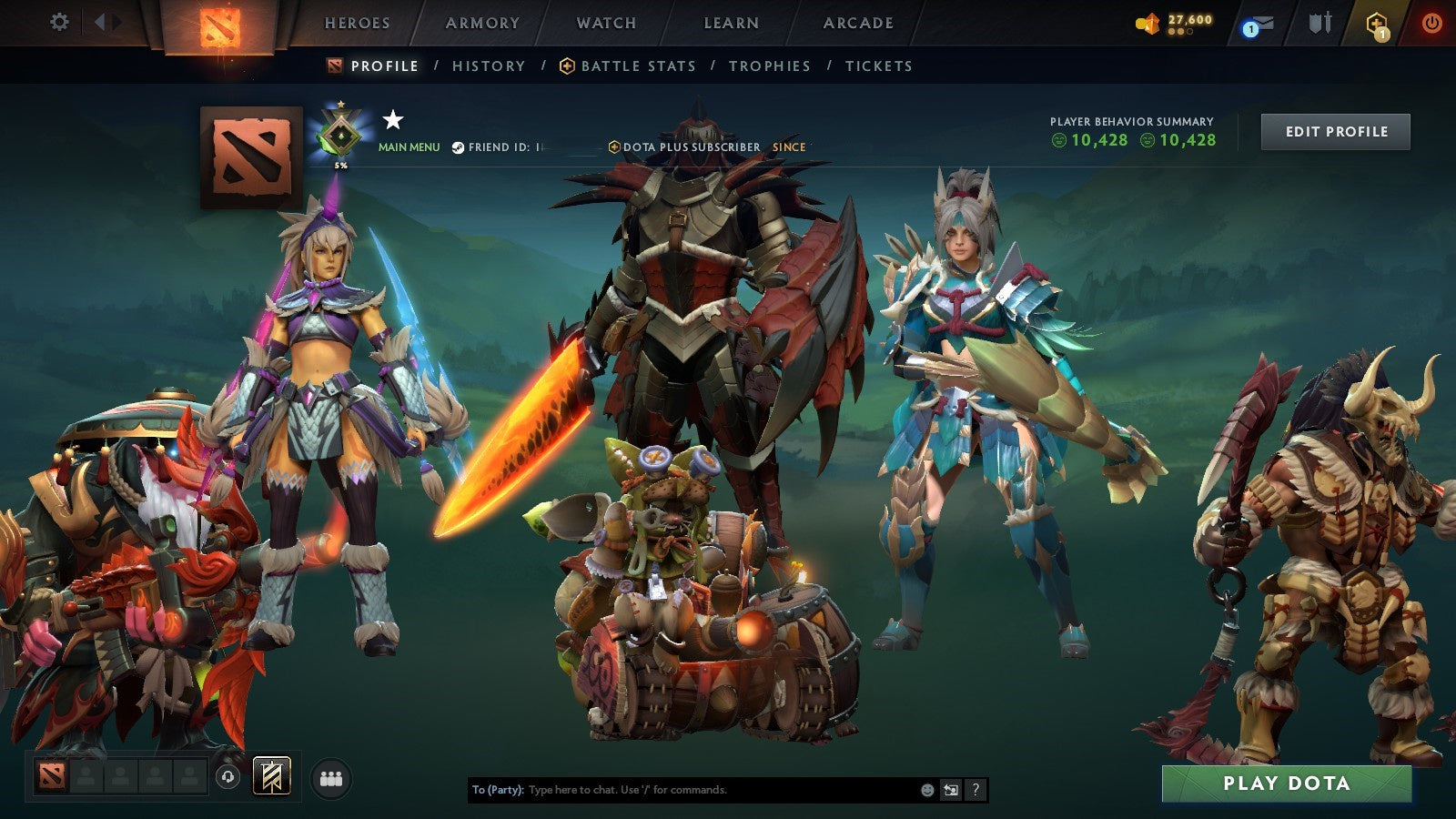Open the friends list people icon
Viewport: 1456px width, 819px height.
point(332,776)
